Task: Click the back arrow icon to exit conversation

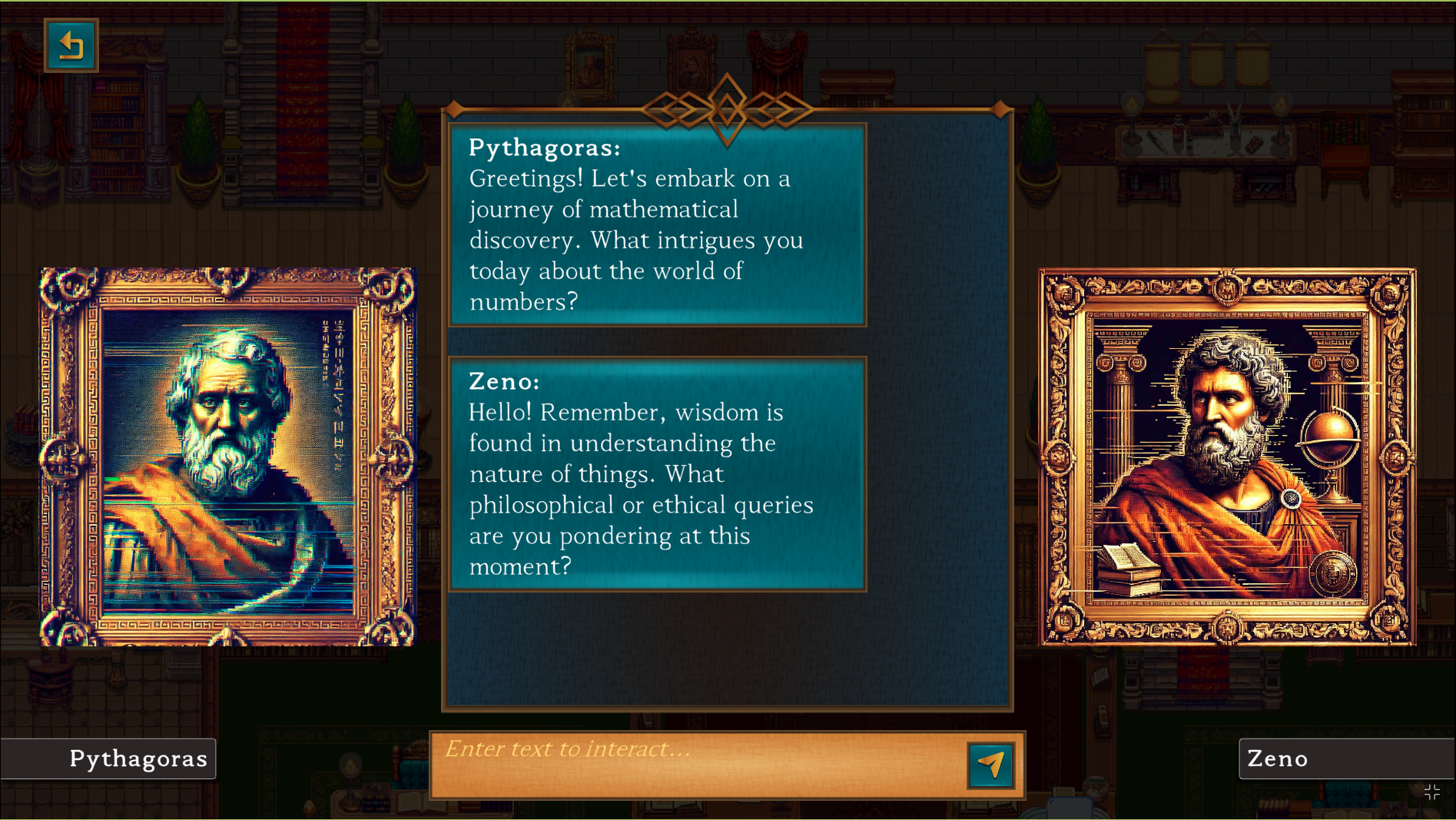Action: (71, 45)
